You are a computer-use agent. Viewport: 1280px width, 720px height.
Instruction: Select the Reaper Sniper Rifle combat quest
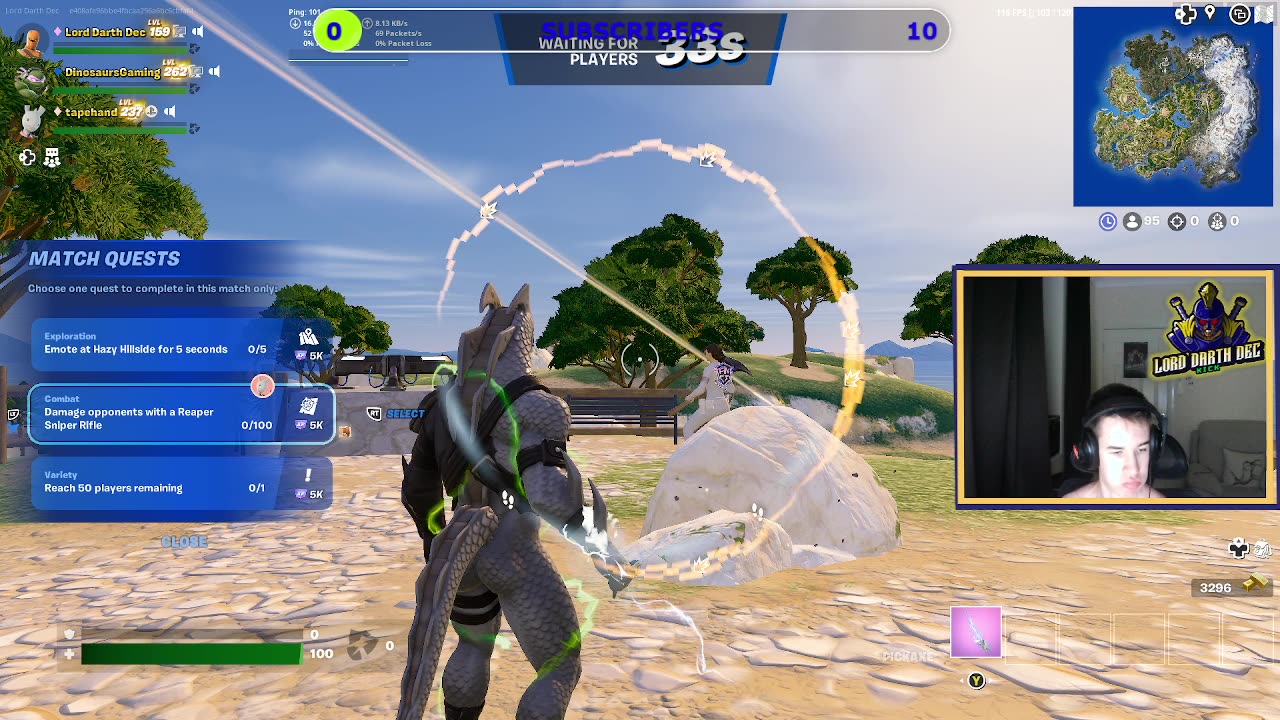click(x=180, y=414)
